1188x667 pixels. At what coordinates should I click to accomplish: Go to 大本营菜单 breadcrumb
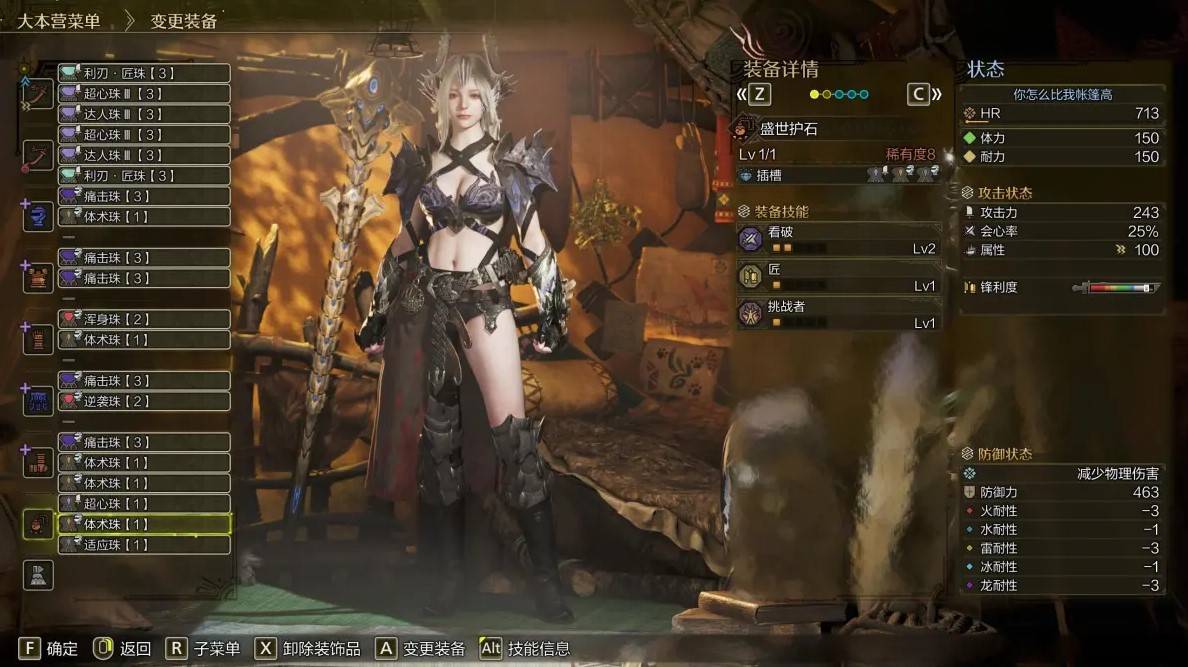(x=59, y=21)
